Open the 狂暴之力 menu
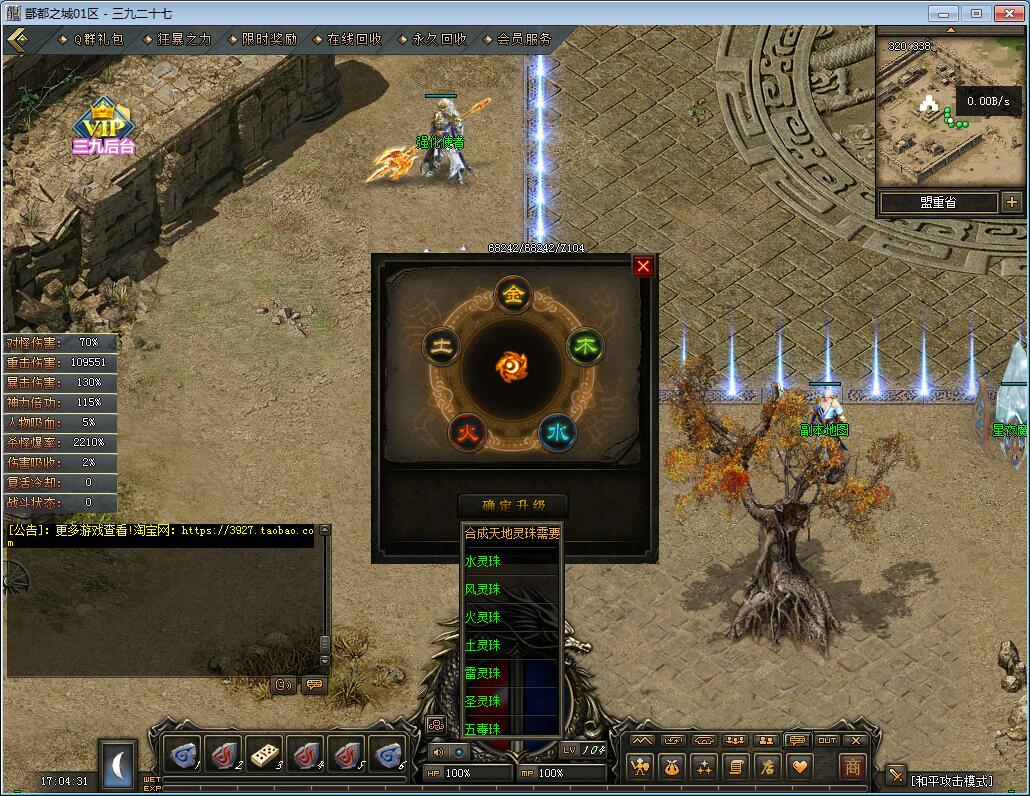 pos(184,39)
